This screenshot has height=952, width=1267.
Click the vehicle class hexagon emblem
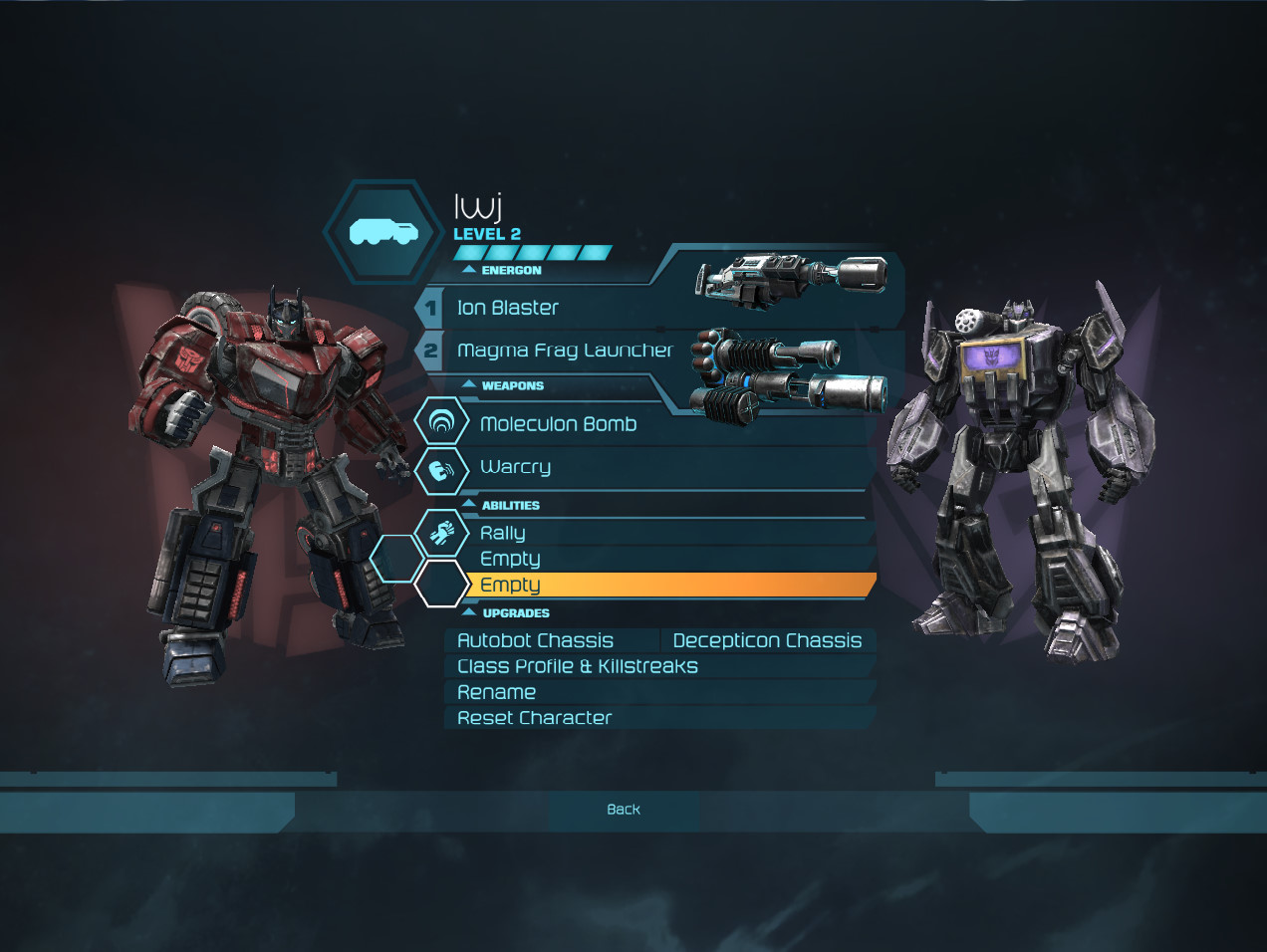click(383, 233)
